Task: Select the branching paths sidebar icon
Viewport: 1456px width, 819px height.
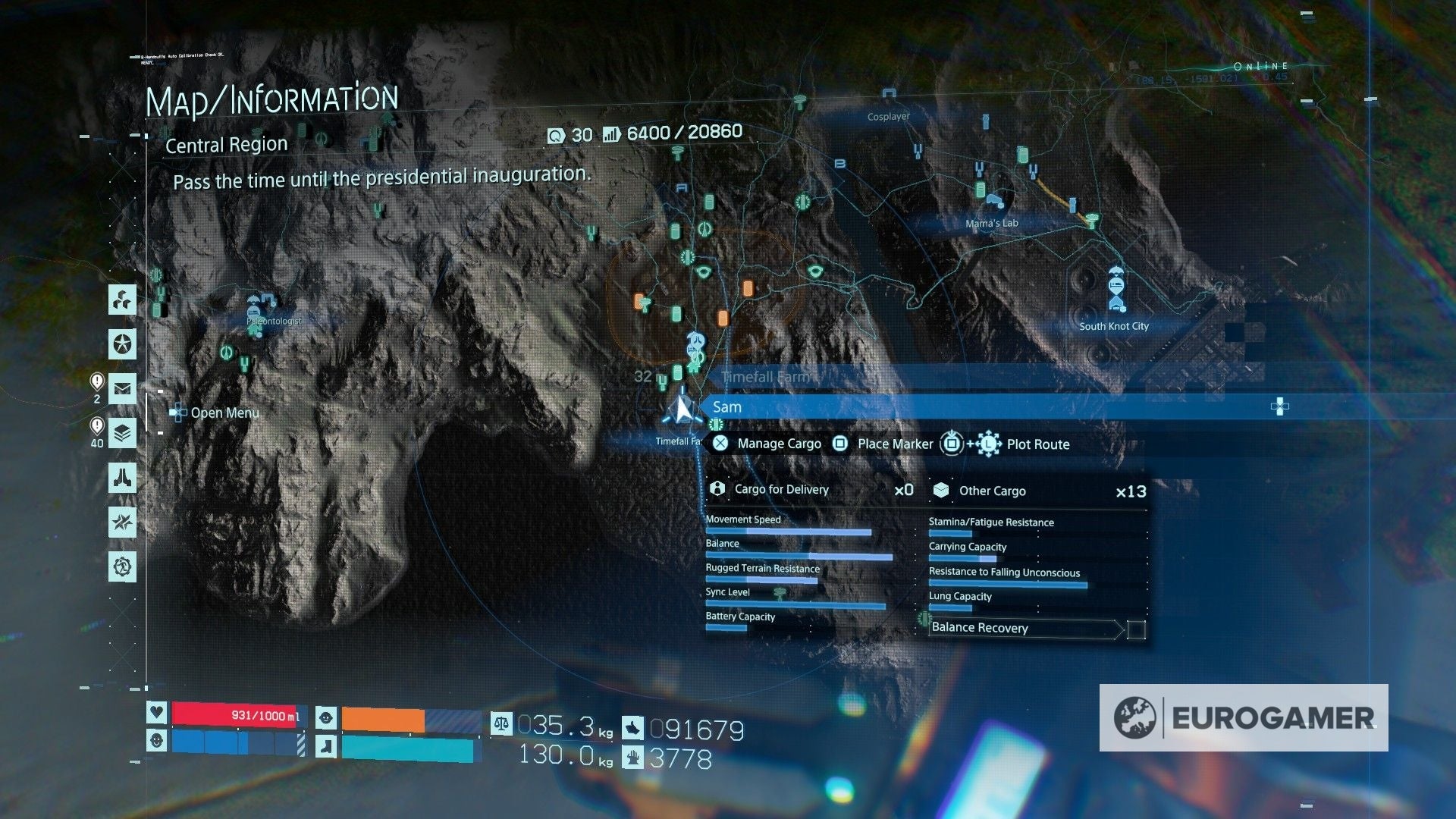Action: (x=123, y=300)
